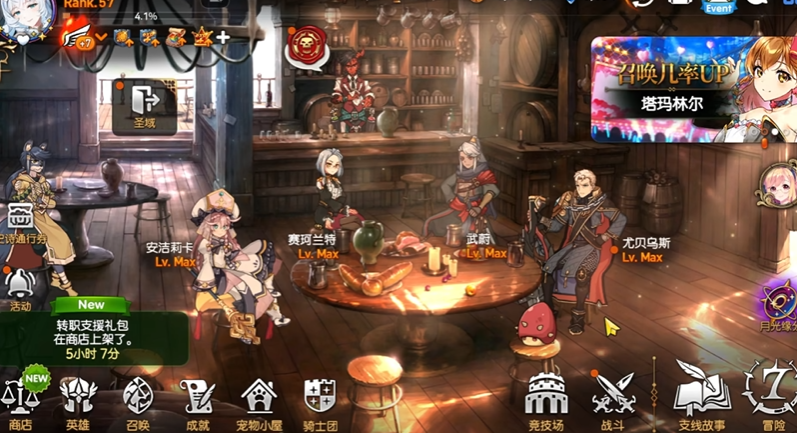Screen dimensions: 797x433
Task: Open the Event icon at top right
Action: (x=718, y=8)
